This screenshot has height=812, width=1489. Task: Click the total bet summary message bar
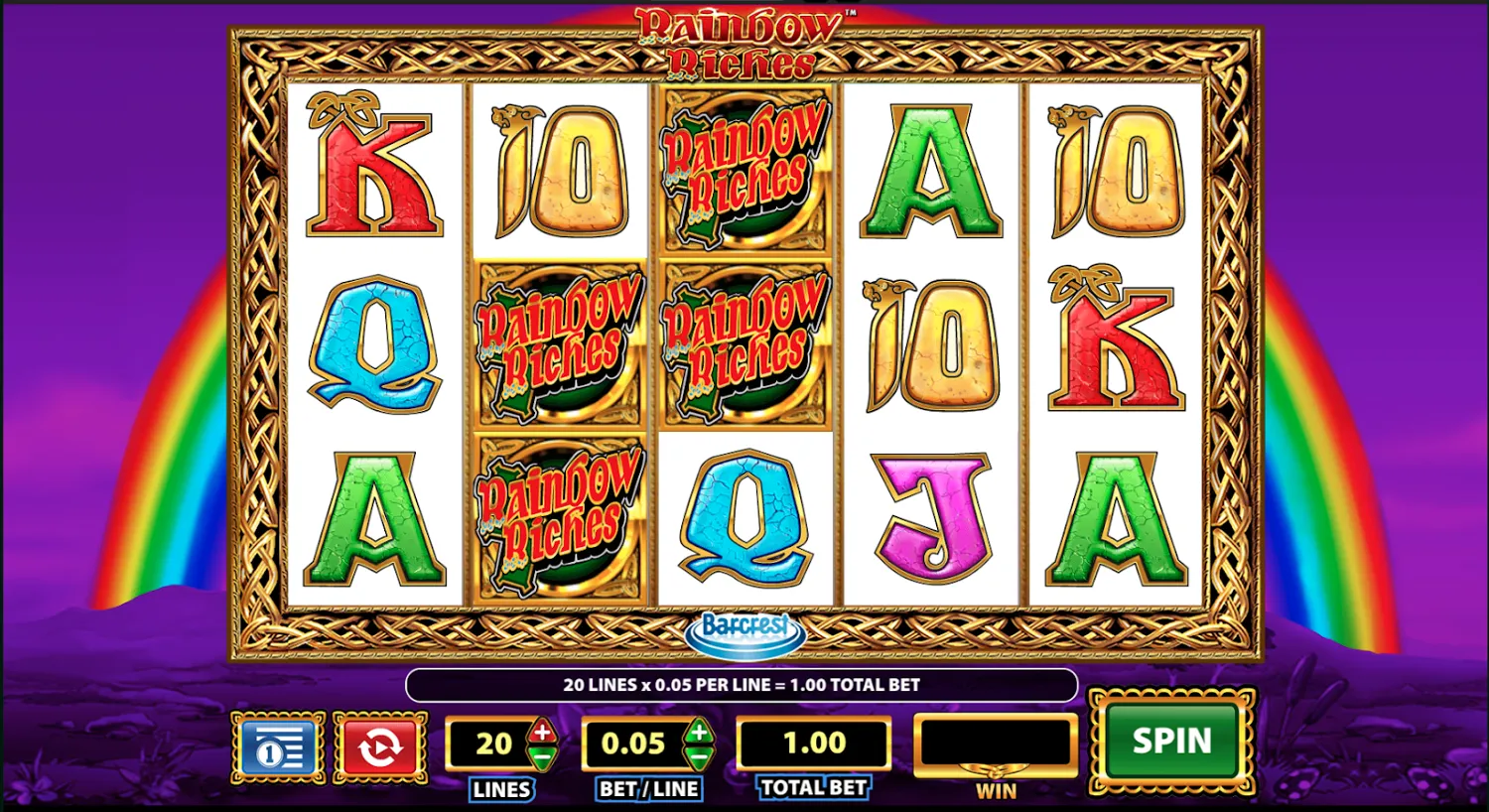point(743,684)
